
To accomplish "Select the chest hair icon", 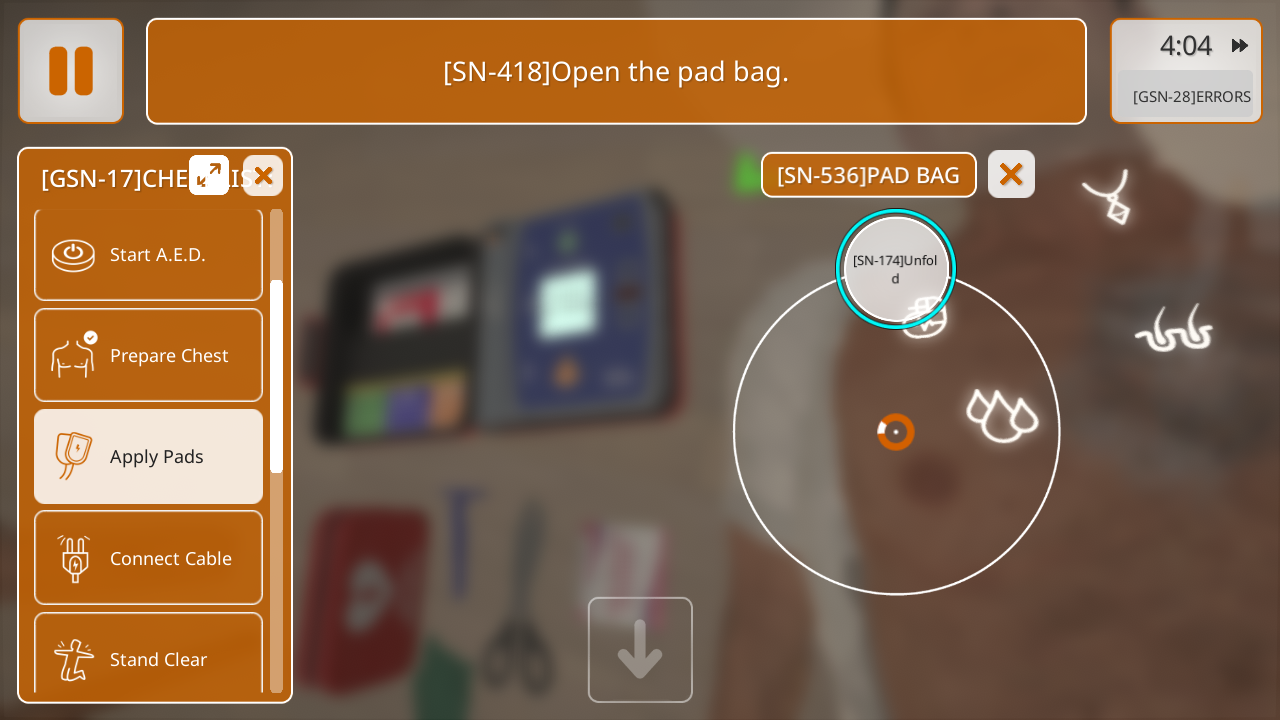I will [x=1174, y=330].
